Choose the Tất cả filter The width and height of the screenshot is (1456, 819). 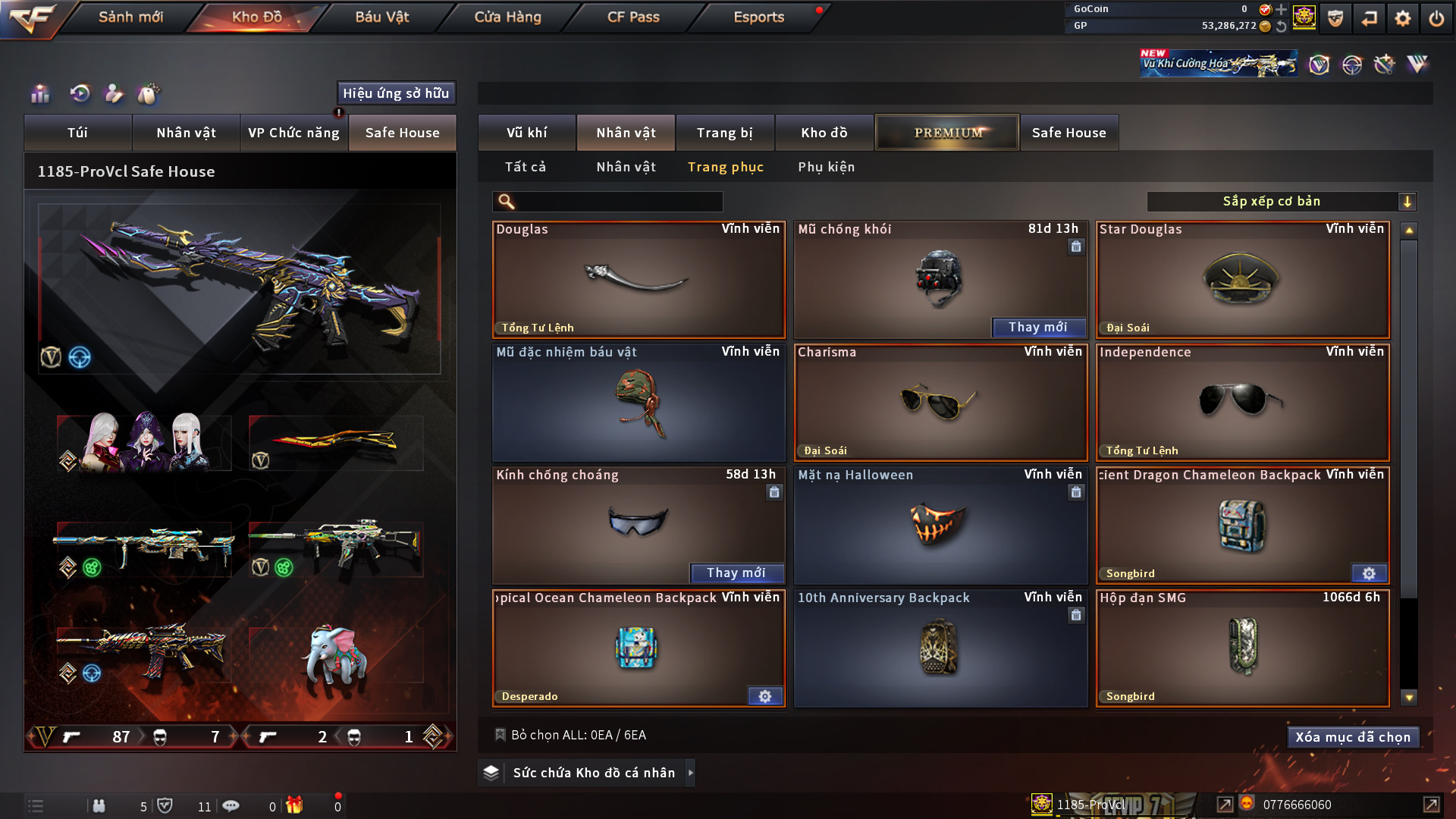526,167
